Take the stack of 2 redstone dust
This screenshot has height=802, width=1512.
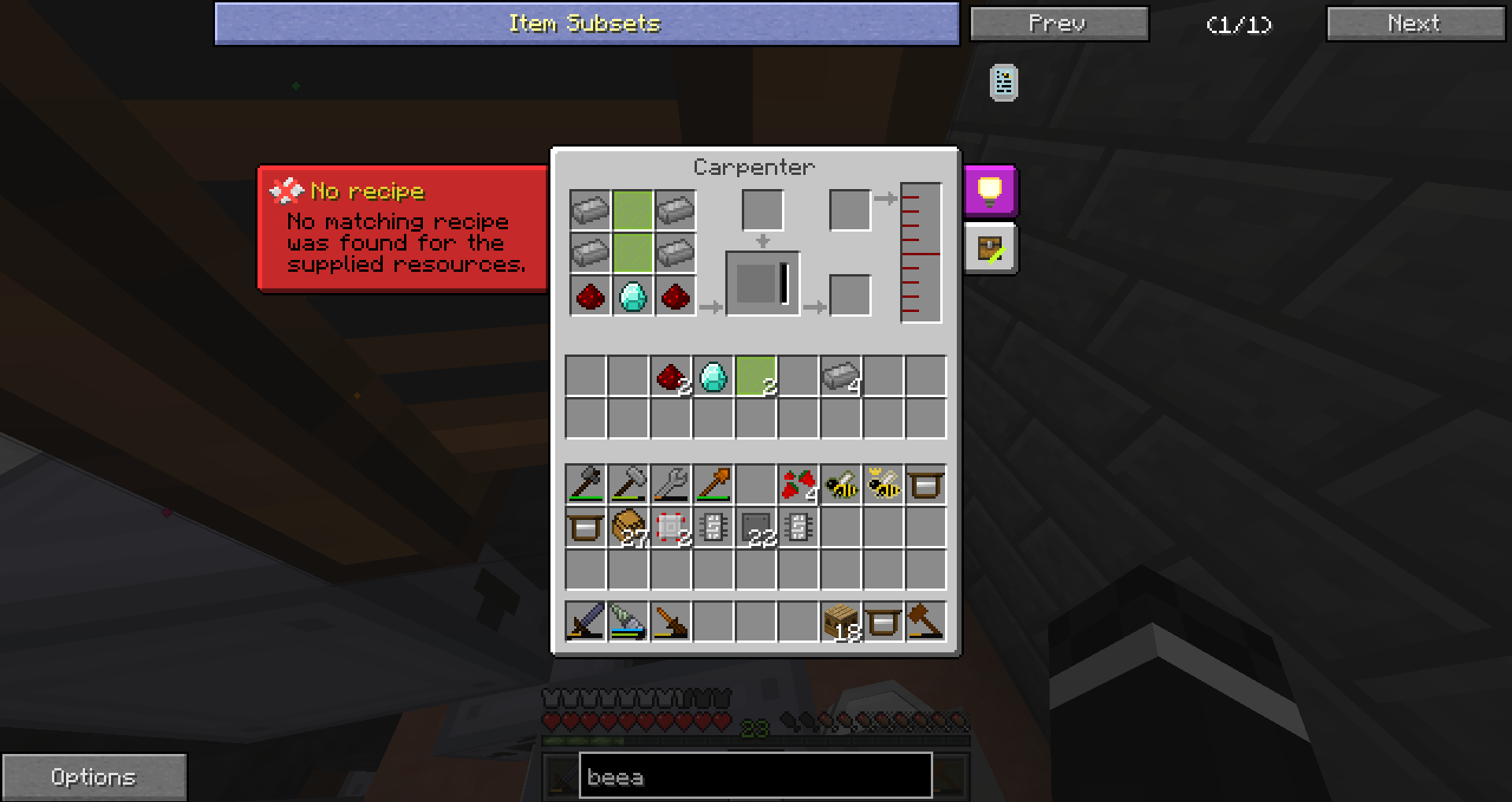click(671, 377)
